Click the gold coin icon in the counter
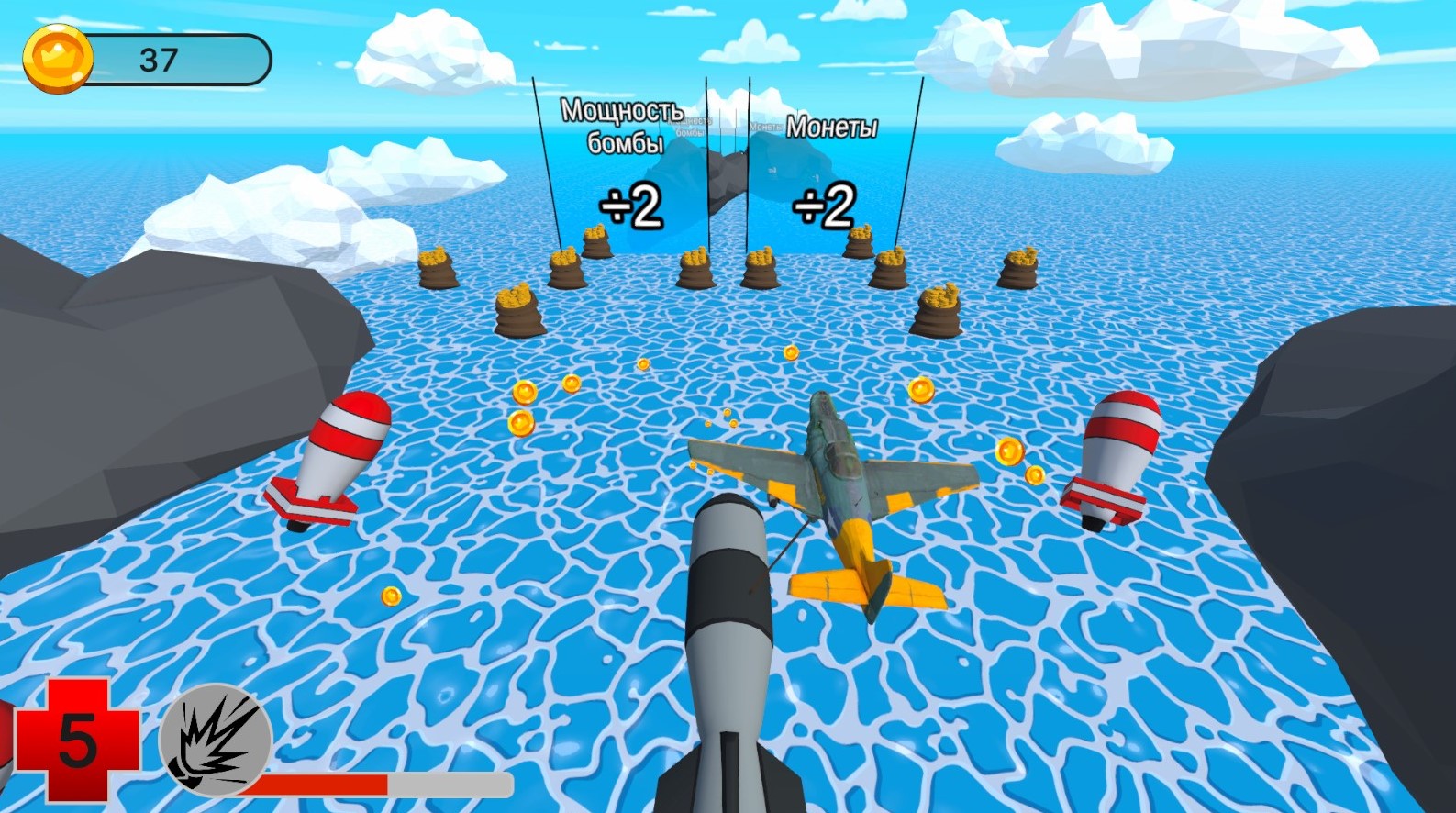 click(x=57, y=58)
